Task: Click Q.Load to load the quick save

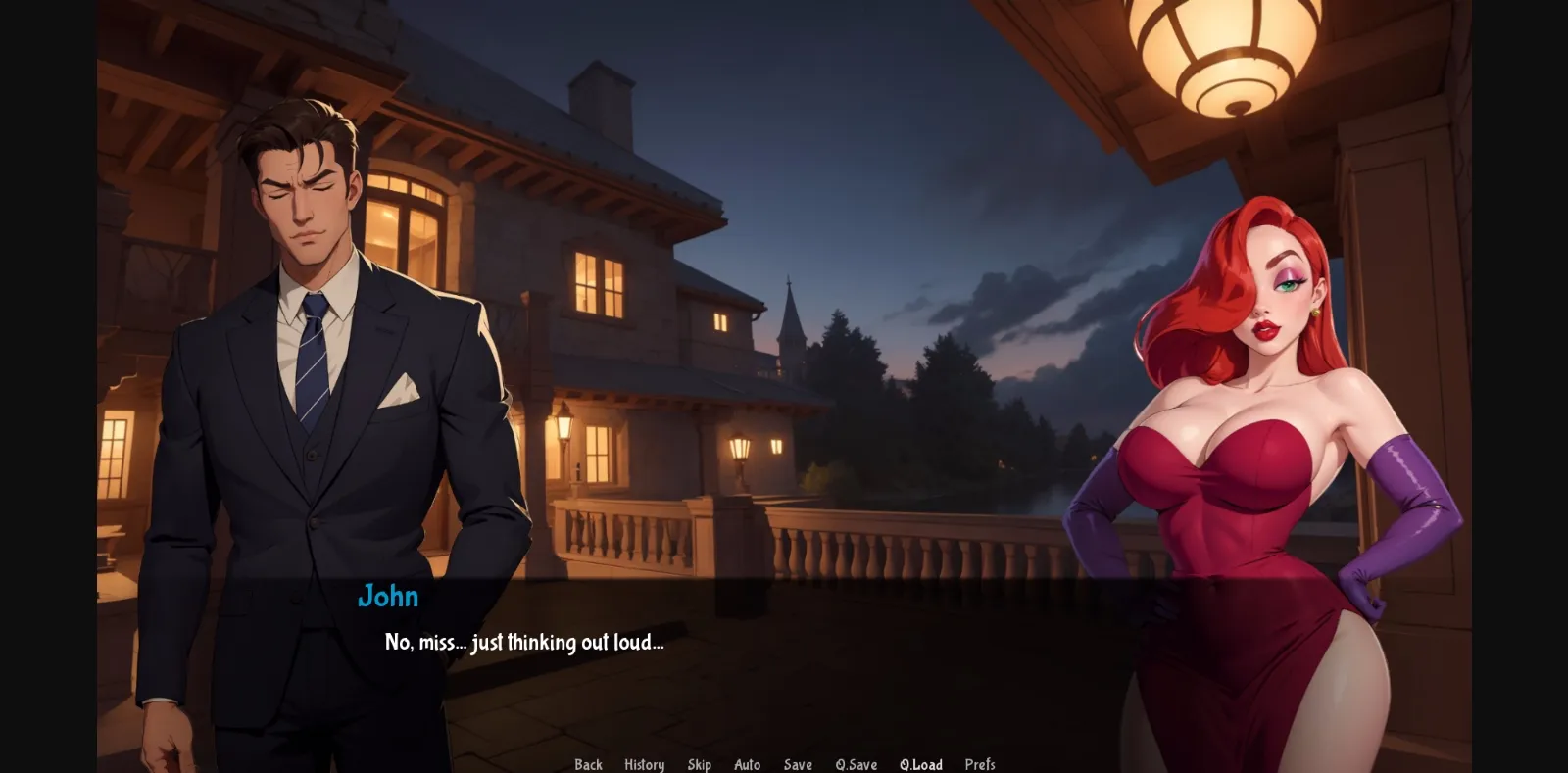Action: (x=920, y=764)
